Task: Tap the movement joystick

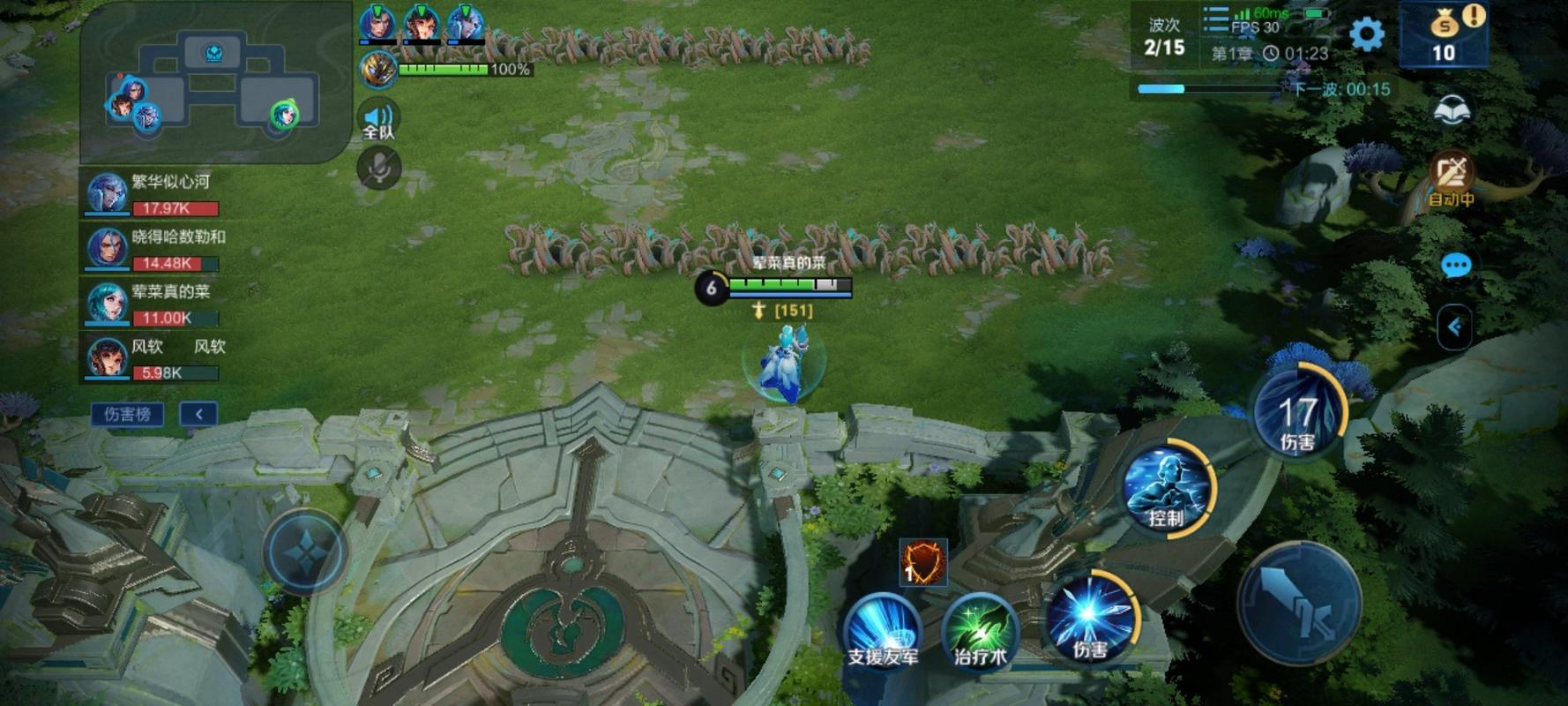Action: (305, 552)
